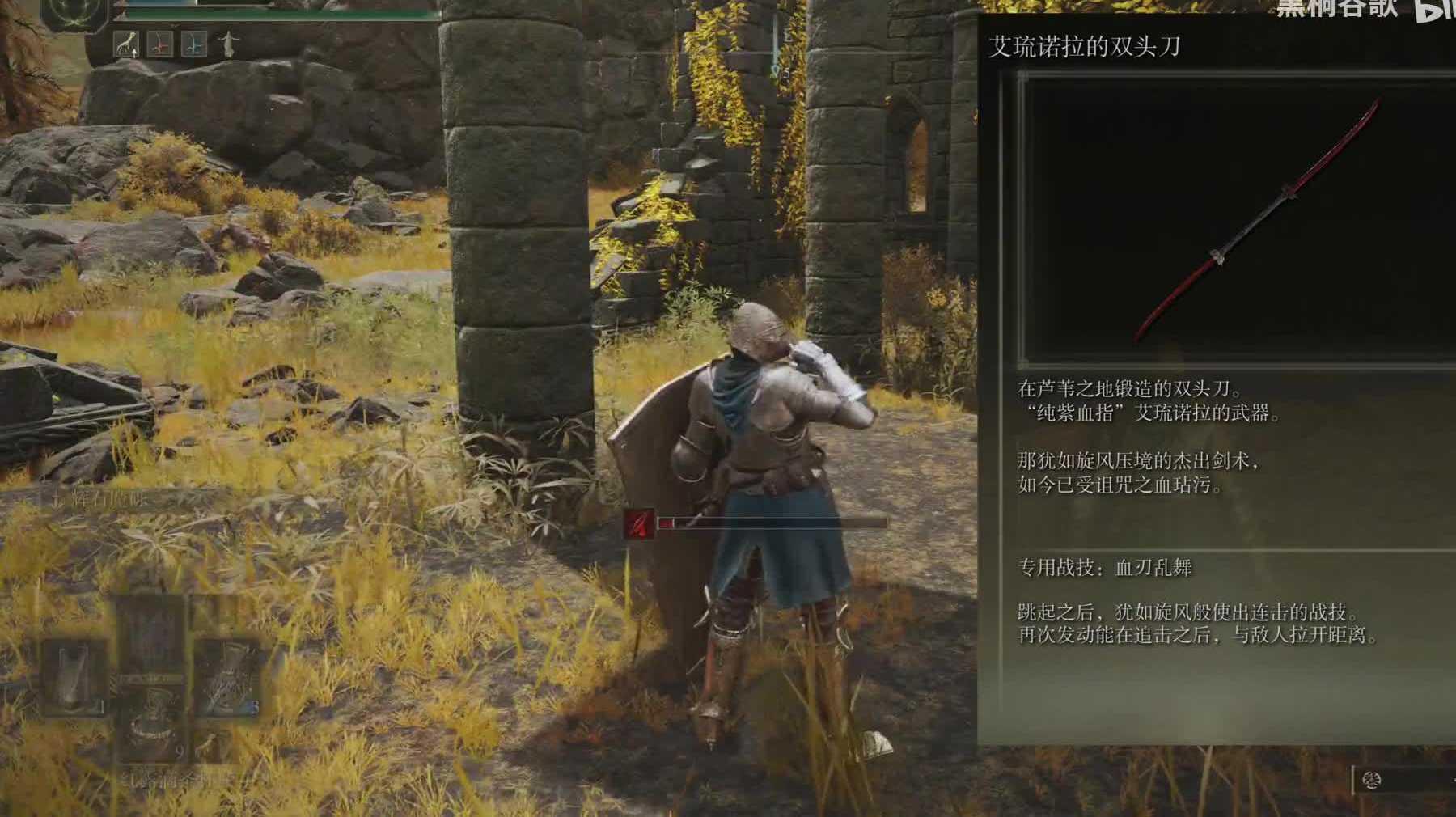
Task: Click the red status effect icon
Action: (x=160, y=44)
